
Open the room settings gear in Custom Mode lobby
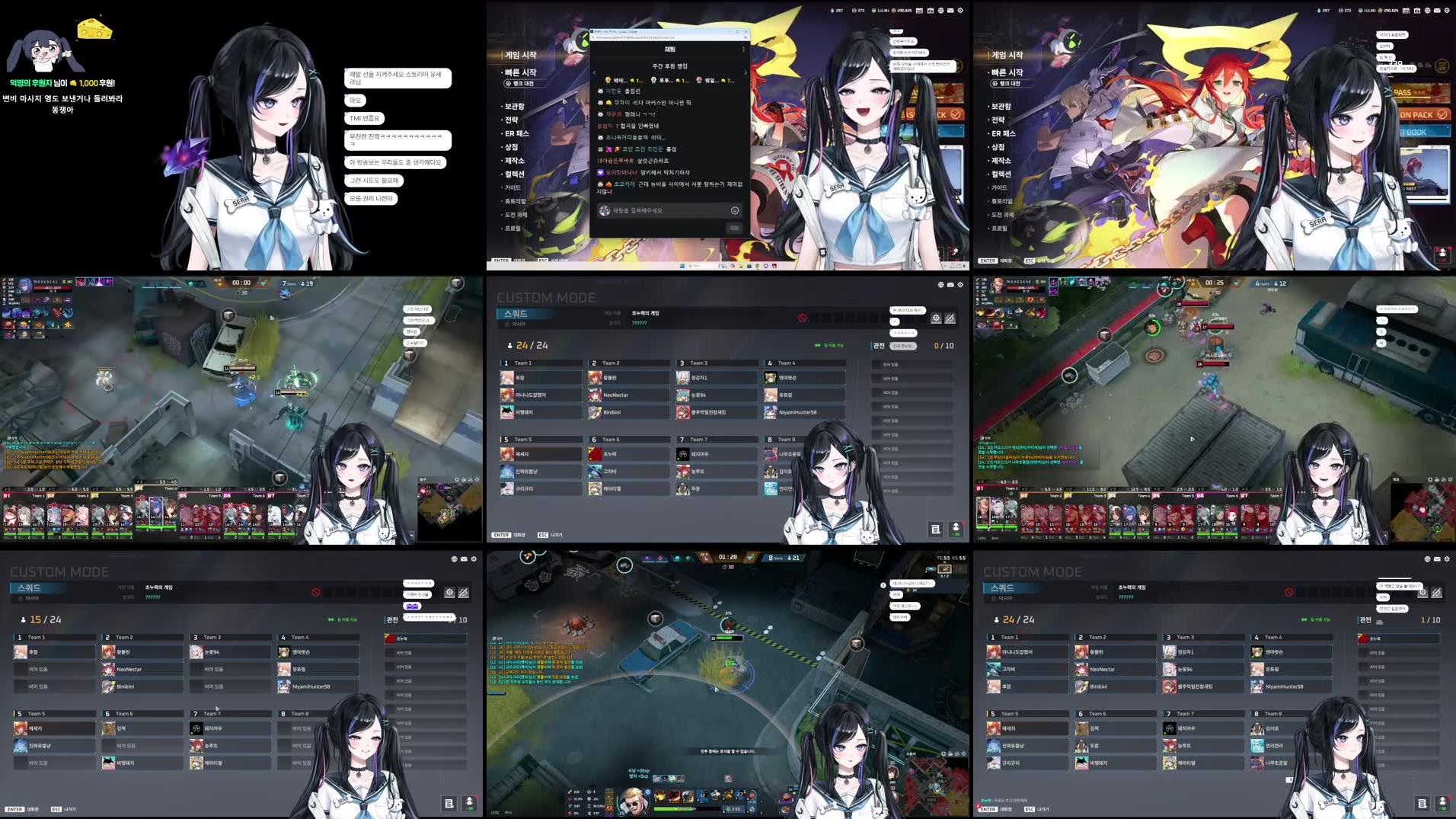click(x=936, y=318)
